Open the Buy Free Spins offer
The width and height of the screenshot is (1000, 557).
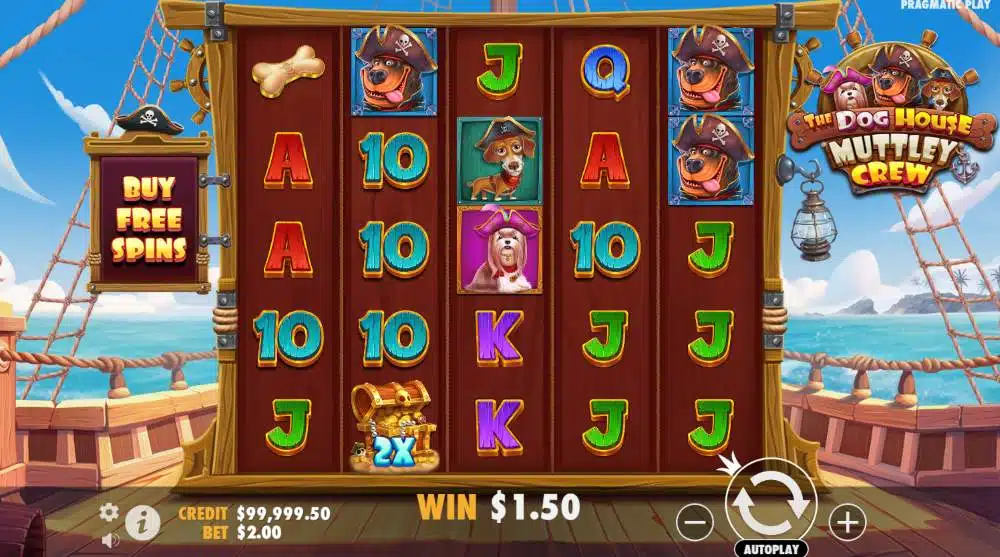point(149,220)
